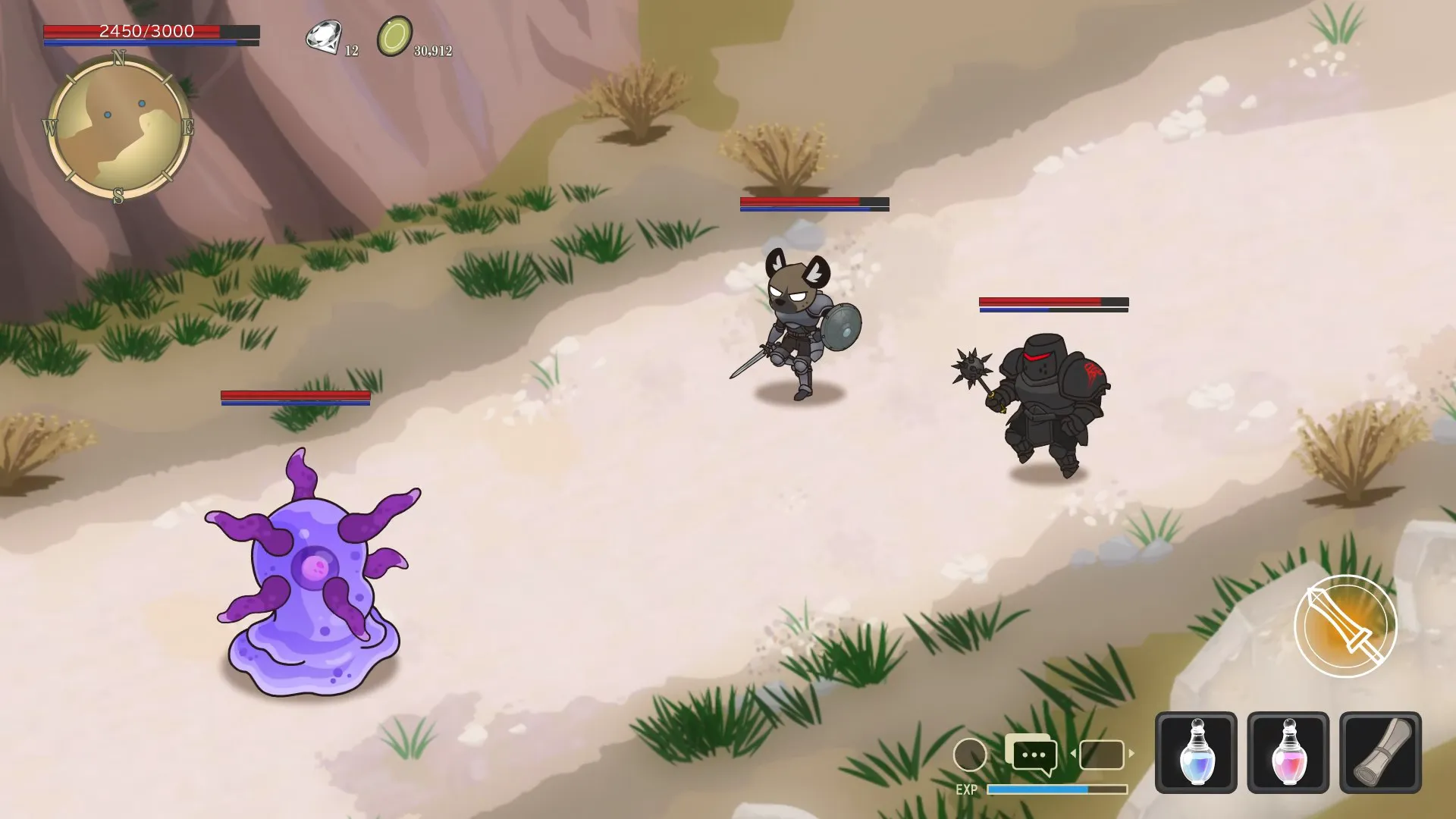
Task: Open the compass minimap
Action: 118,127
